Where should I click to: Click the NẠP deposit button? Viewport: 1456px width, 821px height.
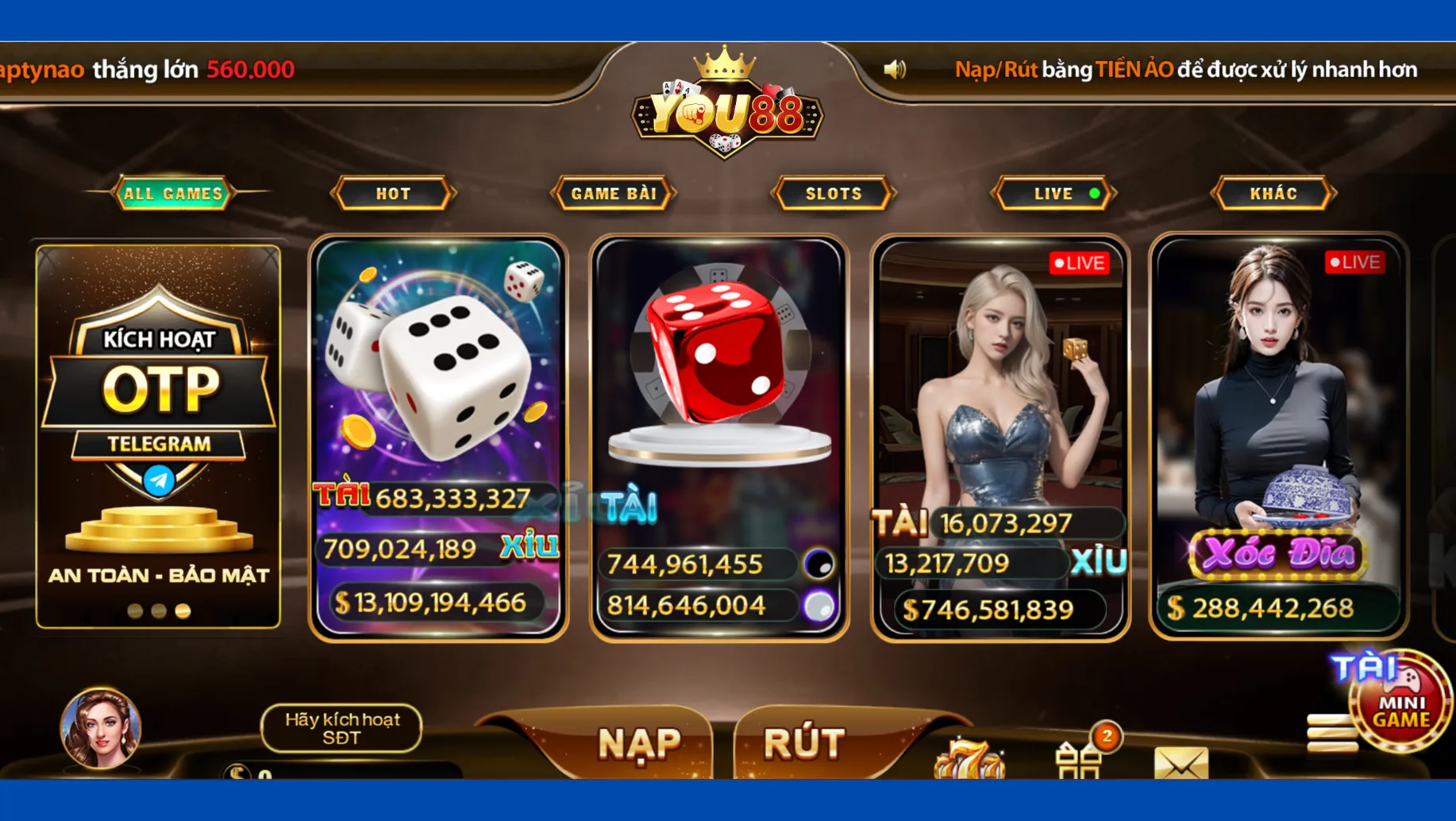(x=640, y=742)
